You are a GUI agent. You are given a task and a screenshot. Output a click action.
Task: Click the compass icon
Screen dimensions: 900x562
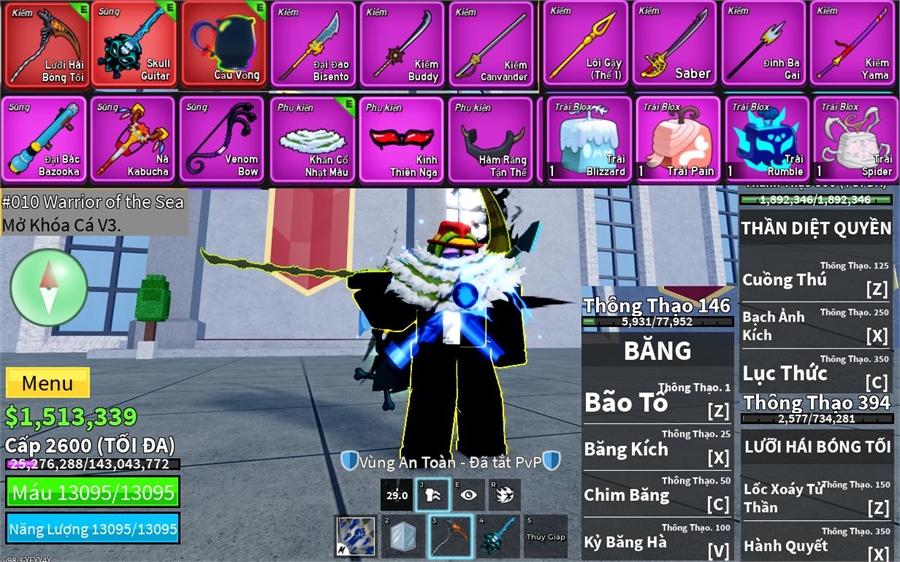pyautogui.click(x=49, y=287)
